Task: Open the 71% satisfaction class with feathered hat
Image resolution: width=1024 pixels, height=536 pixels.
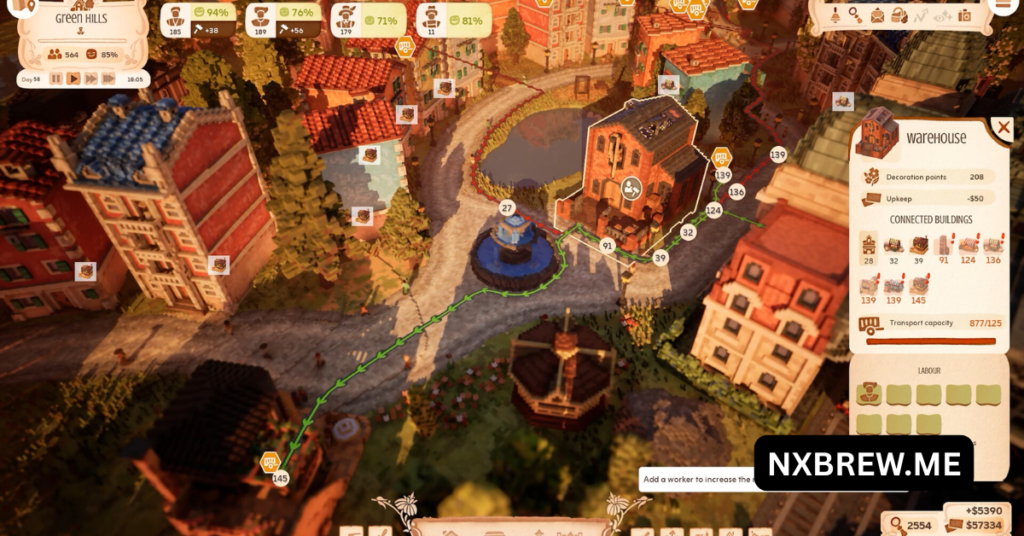Action: 346,17
